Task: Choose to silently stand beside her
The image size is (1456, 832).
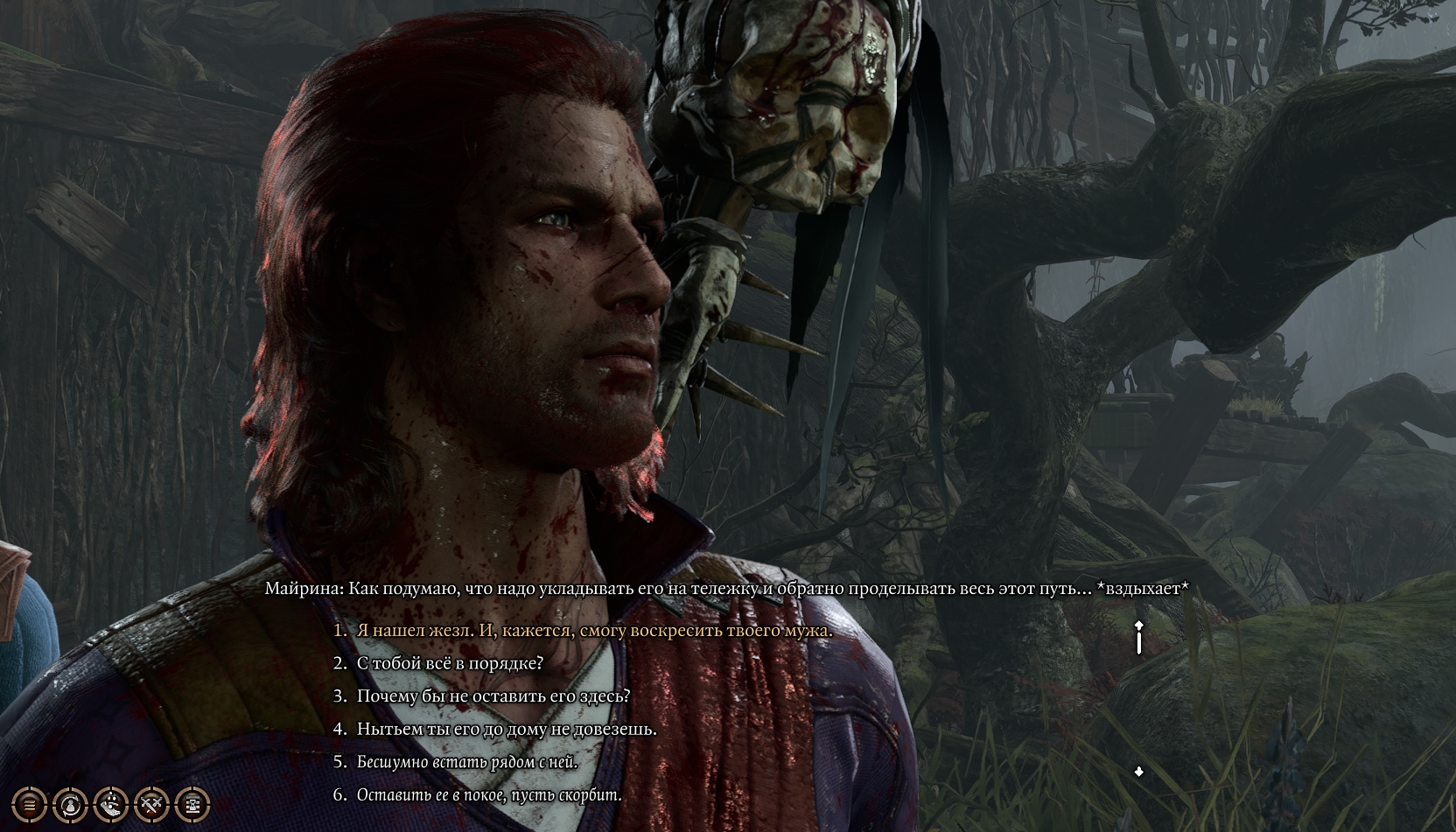Action: pos(466,762)
